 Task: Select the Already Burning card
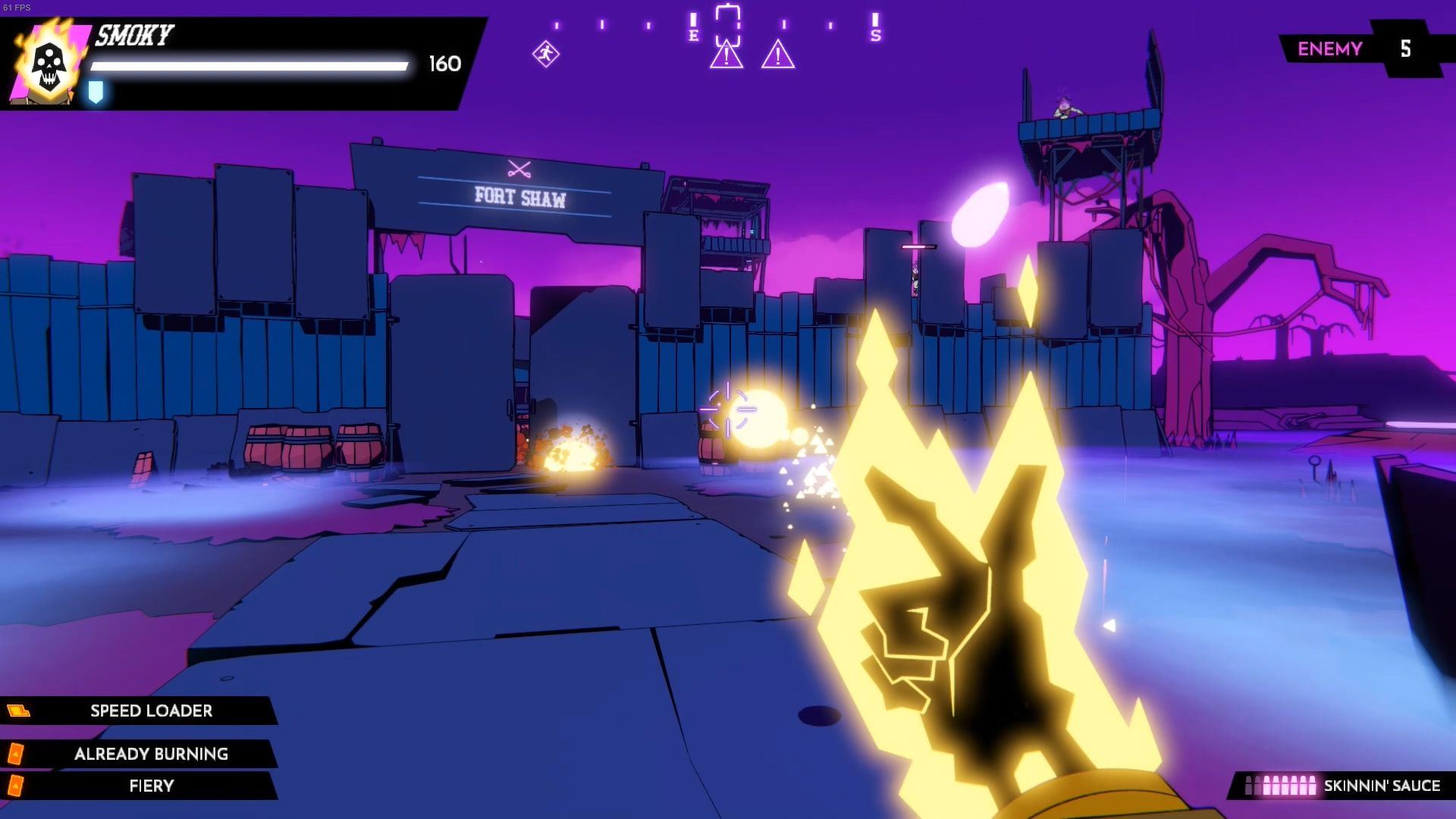tap(151, 754)
